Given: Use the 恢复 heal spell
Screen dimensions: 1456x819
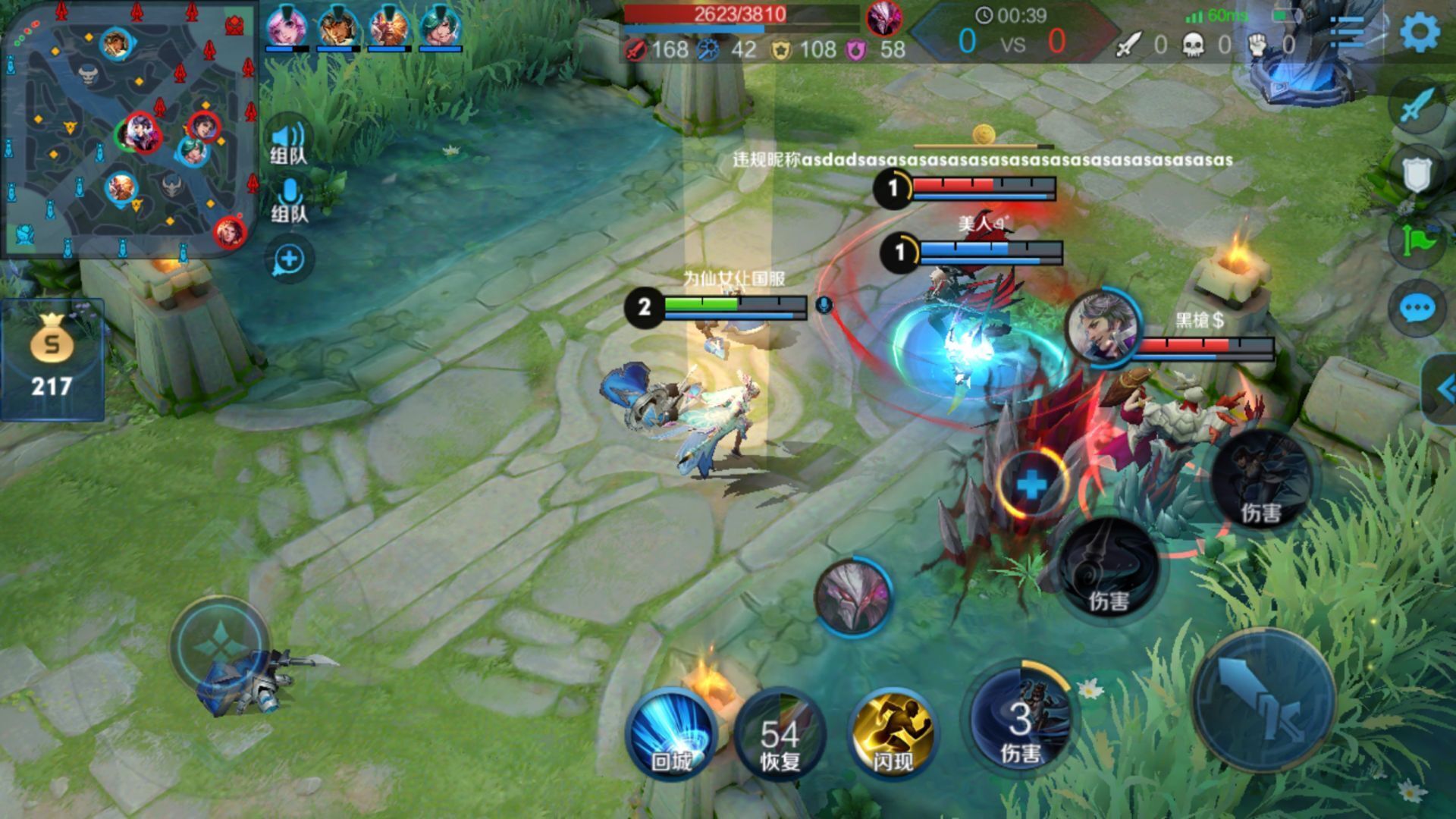Looking at the screenshot, I should tap(780, 733).
